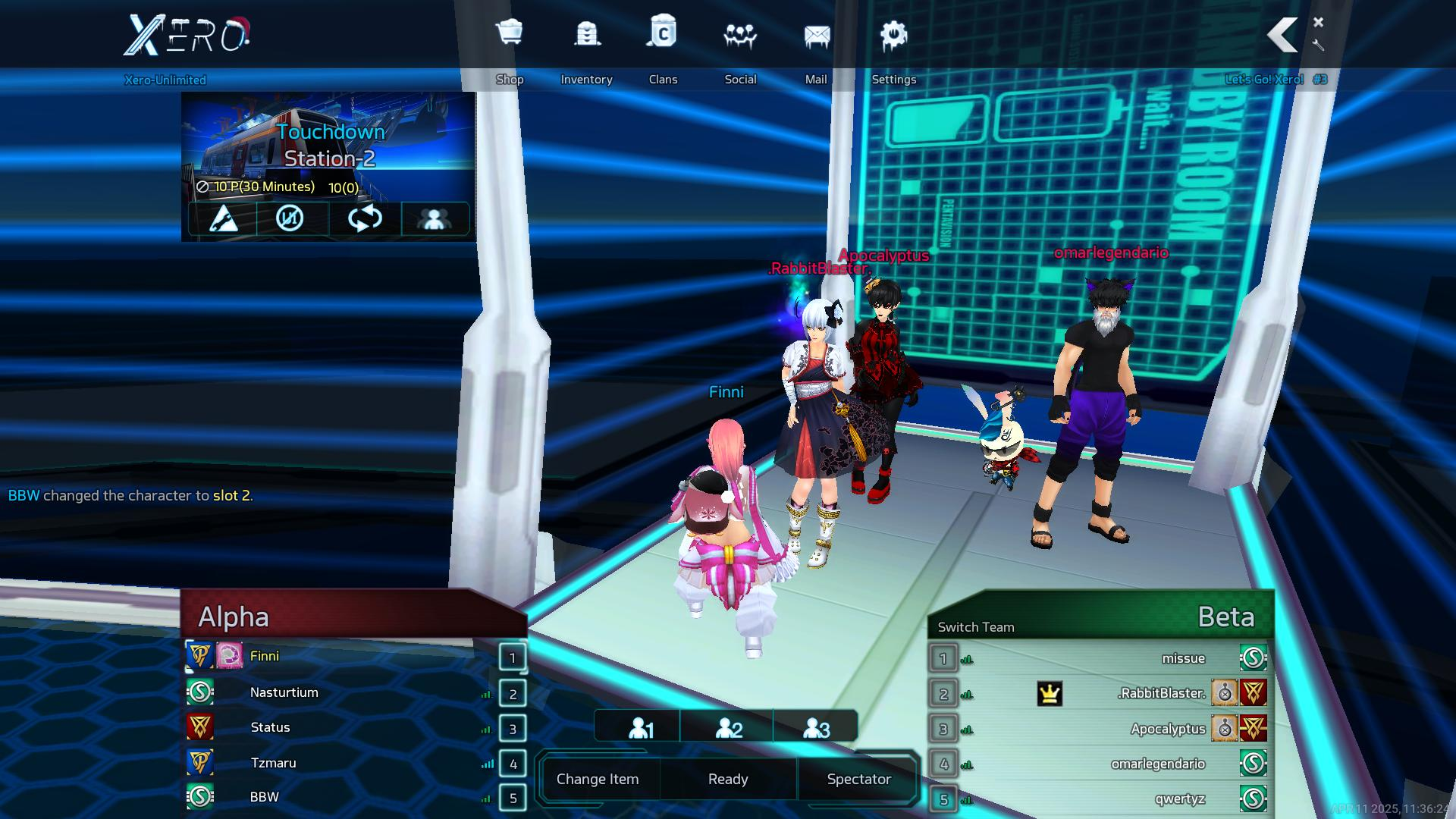
Task: Select character slot 3
Action: click(x=816, y=728)
